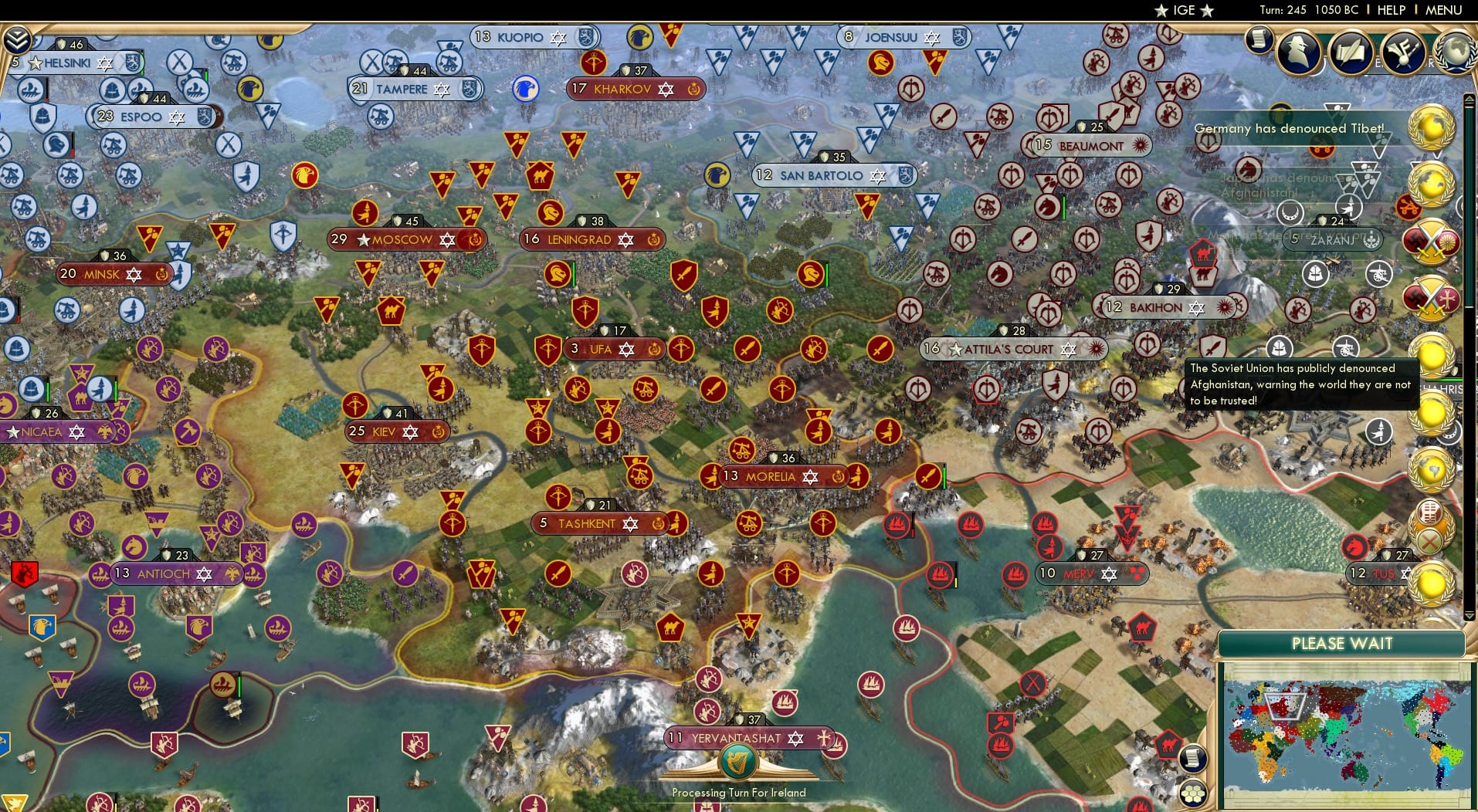Toggle strategic view with the hexagon button
The width and height of the screenshot is (1478, 812).
(x=1194, y=793)
